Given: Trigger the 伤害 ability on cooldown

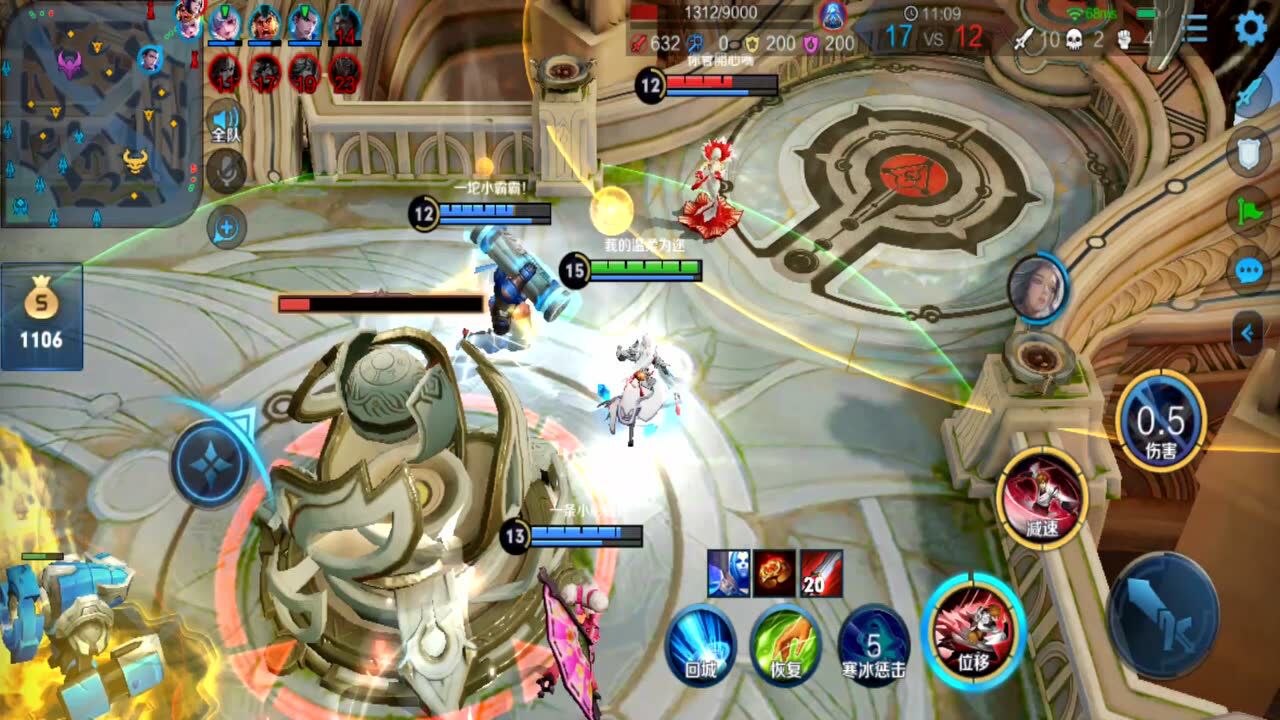Looking at the screenshot, I should tap(1161, 424).
